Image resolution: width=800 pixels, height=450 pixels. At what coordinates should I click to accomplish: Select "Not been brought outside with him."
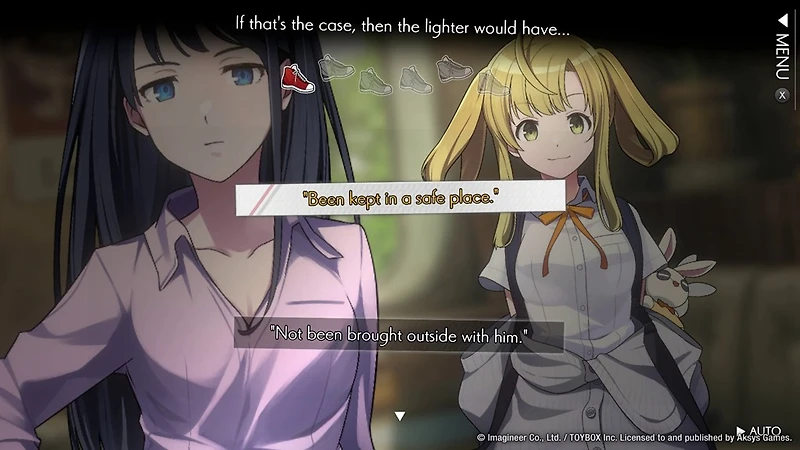[x=398, y=335]
